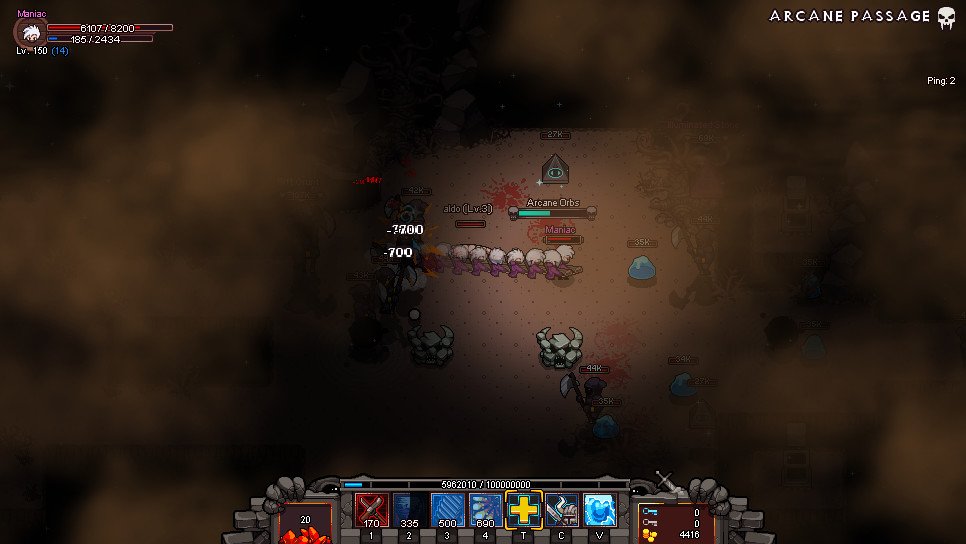Trigger the blue slash skill costing 500
Screen dimensions: 966x544
pos(448,509)
